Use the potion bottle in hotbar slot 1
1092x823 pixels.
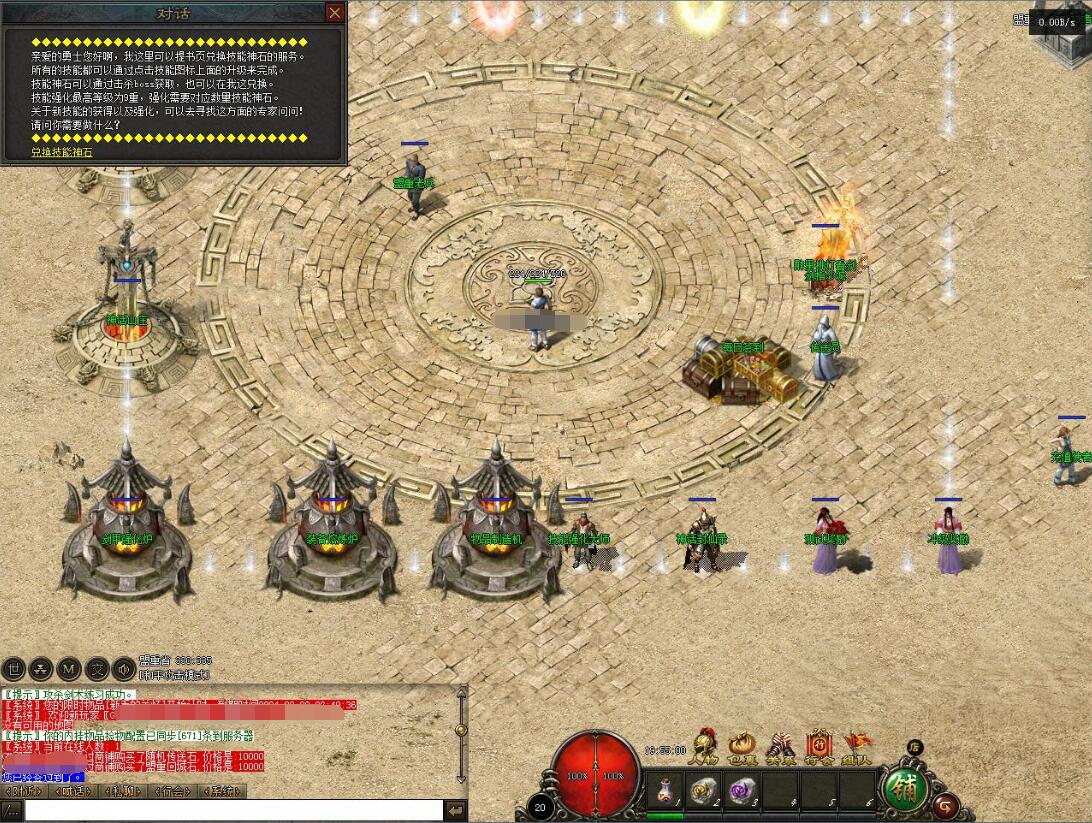click(661, 791)
